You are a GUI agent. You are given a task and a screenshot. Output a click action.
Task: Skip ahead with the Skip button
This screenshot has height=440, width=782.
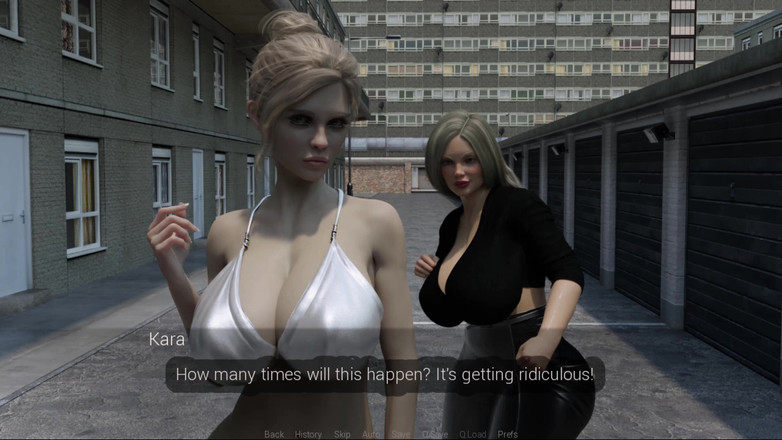(x=342, y=434)
